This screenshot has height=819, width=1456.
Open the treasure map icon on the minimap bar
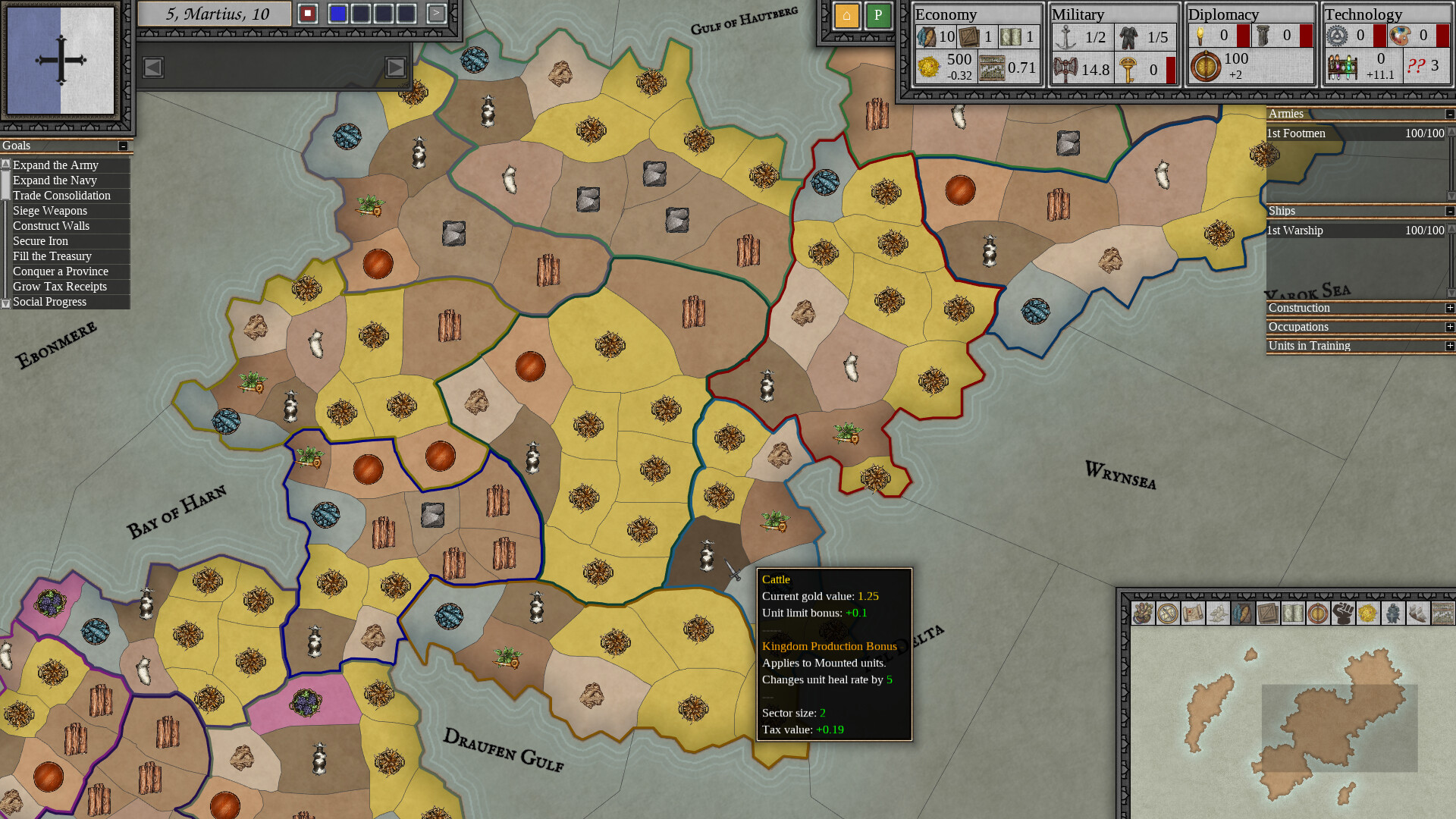[1191, 614]
